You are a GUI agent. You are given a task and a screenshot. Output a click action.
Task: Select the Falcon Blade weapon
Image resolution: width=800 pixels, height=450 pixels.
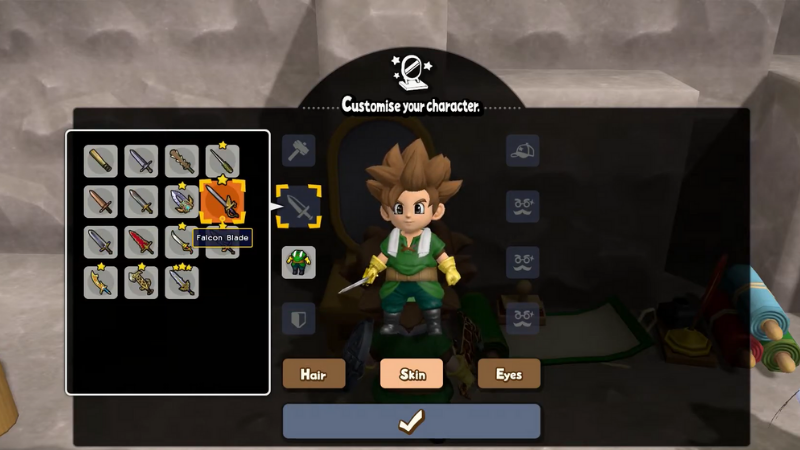pos(221,202)
